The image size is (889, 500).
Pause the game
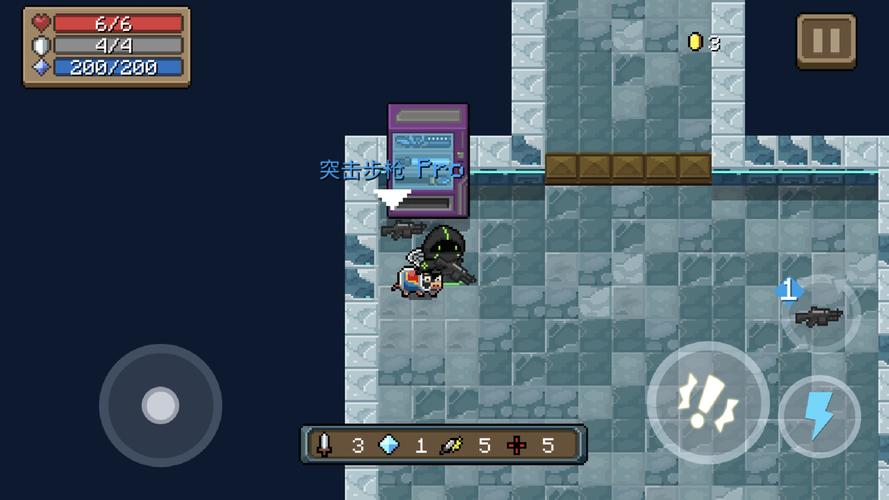pyautogui.click(x=826, y=41)
